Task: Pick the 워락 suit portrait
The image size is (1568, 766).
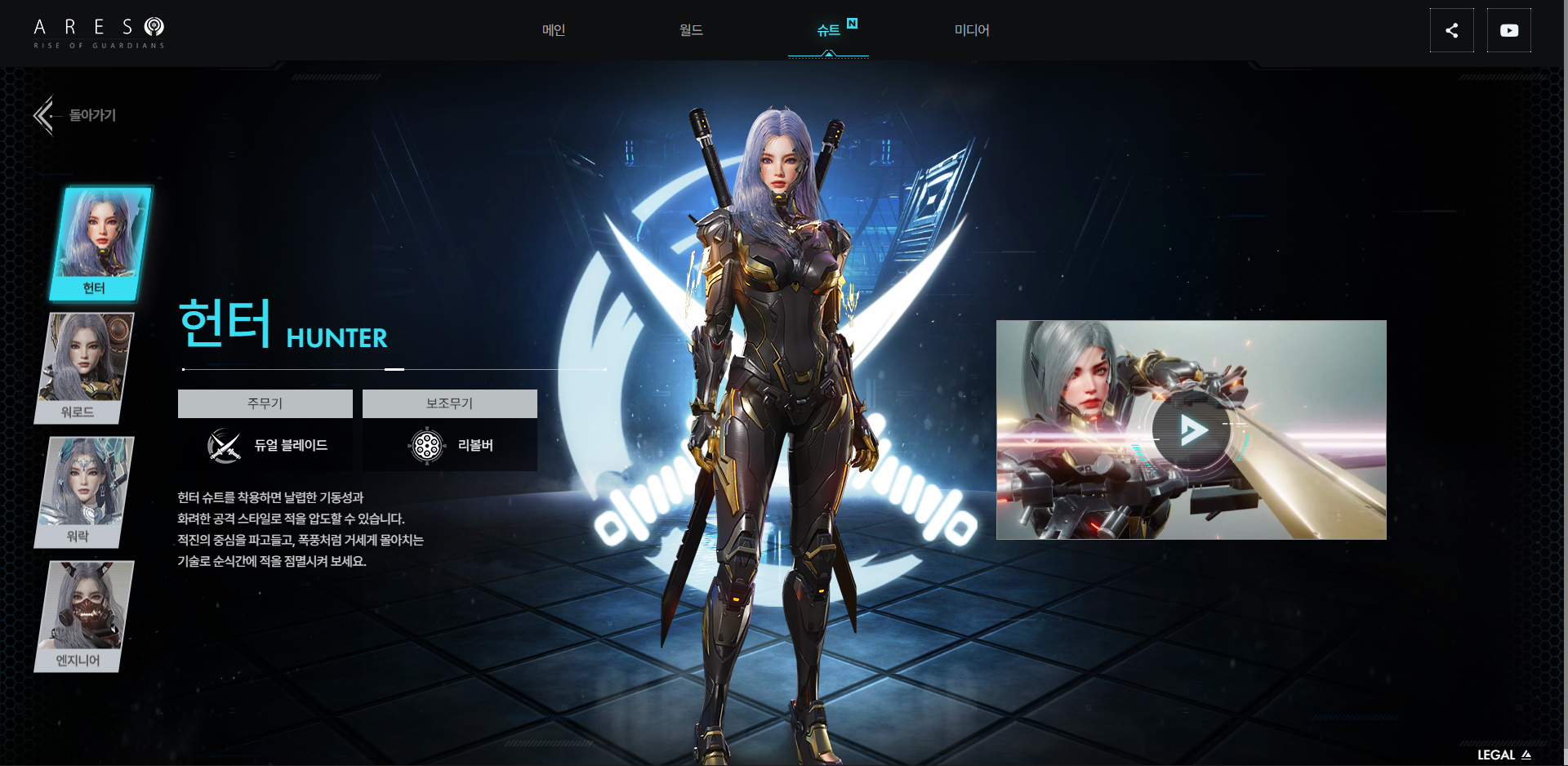Action: click(85, 491)
